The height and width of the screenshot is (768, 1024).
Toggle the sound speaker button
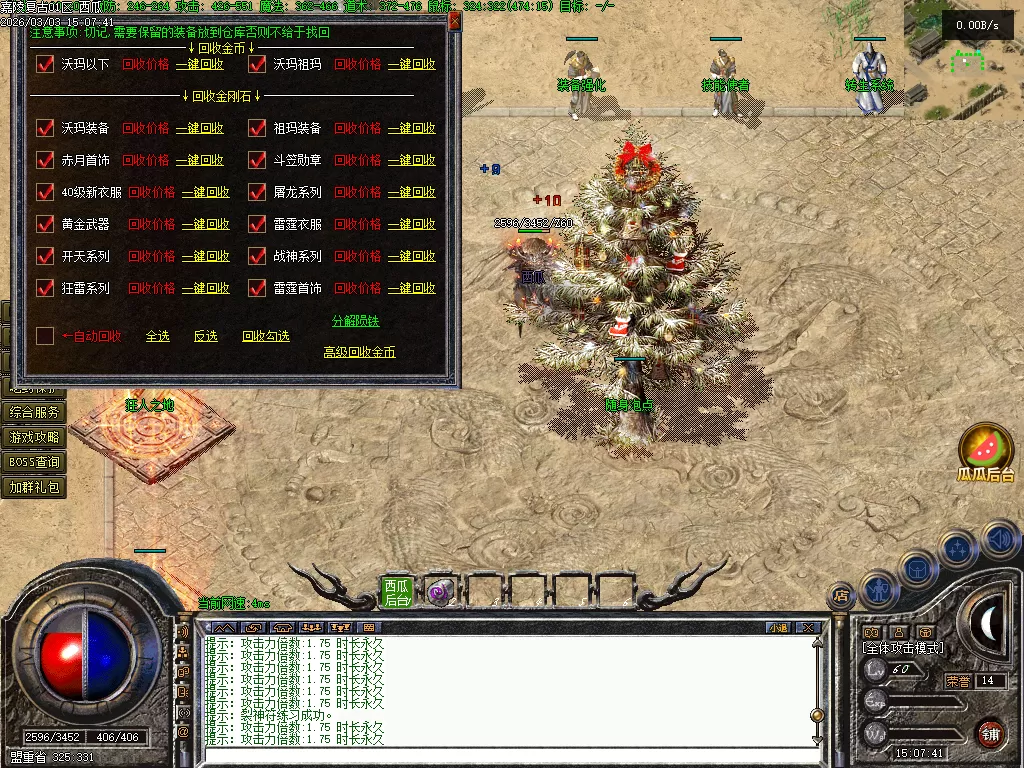click(999, 540)
